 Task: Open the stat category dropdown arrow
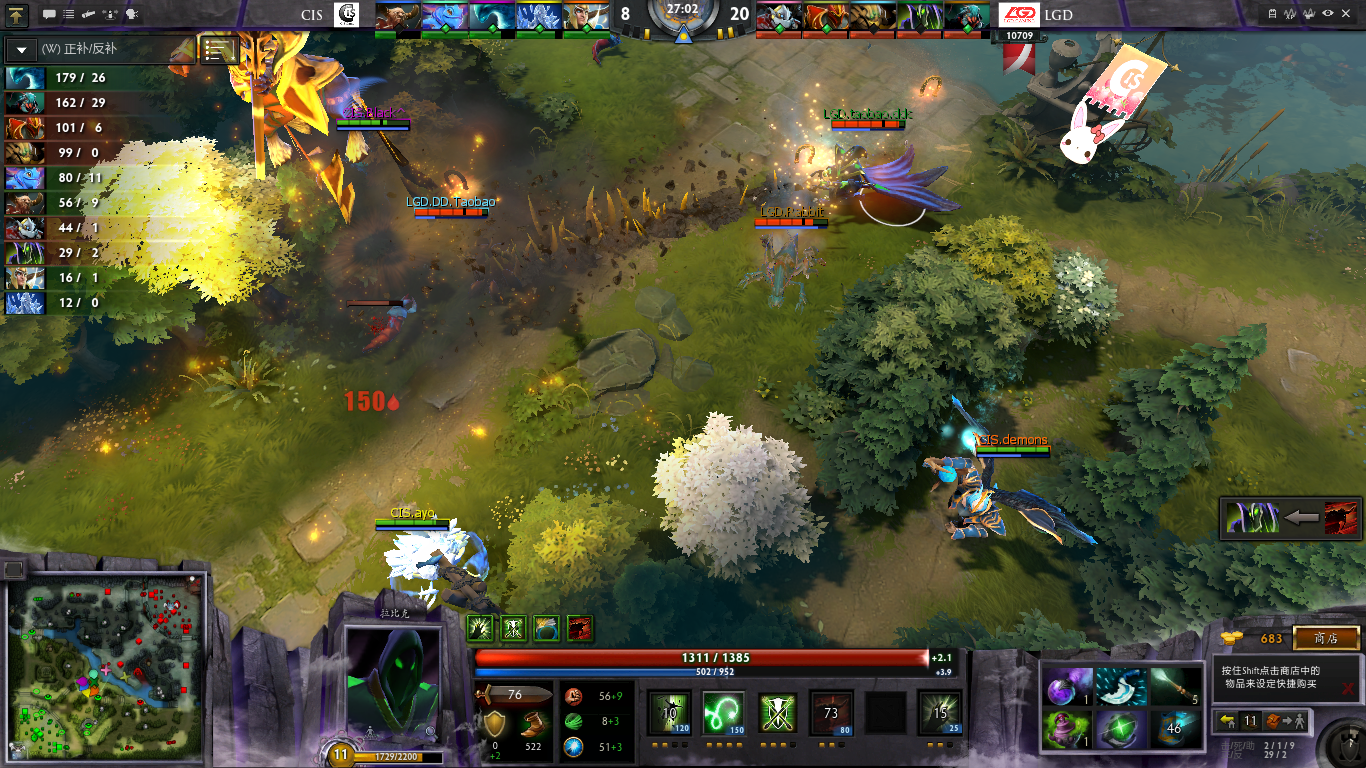tap(21, 50)
